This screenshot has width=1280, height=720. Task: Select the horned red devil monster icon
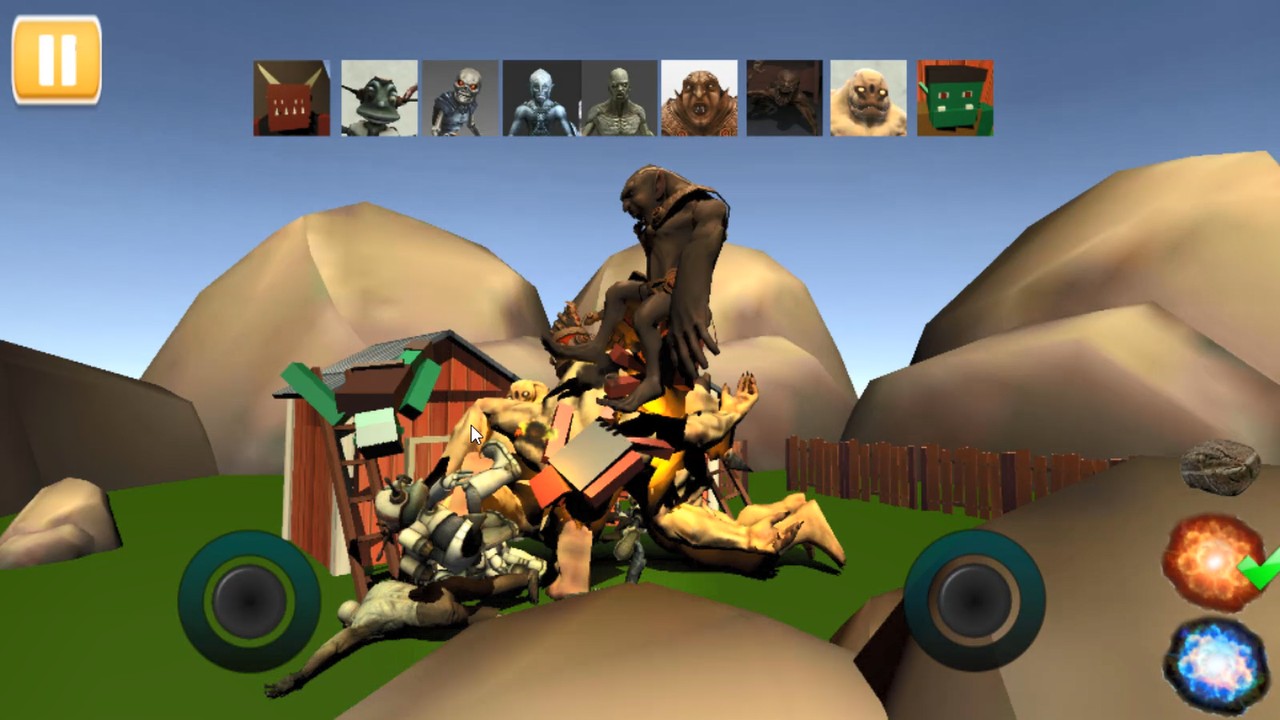(290, 97)
